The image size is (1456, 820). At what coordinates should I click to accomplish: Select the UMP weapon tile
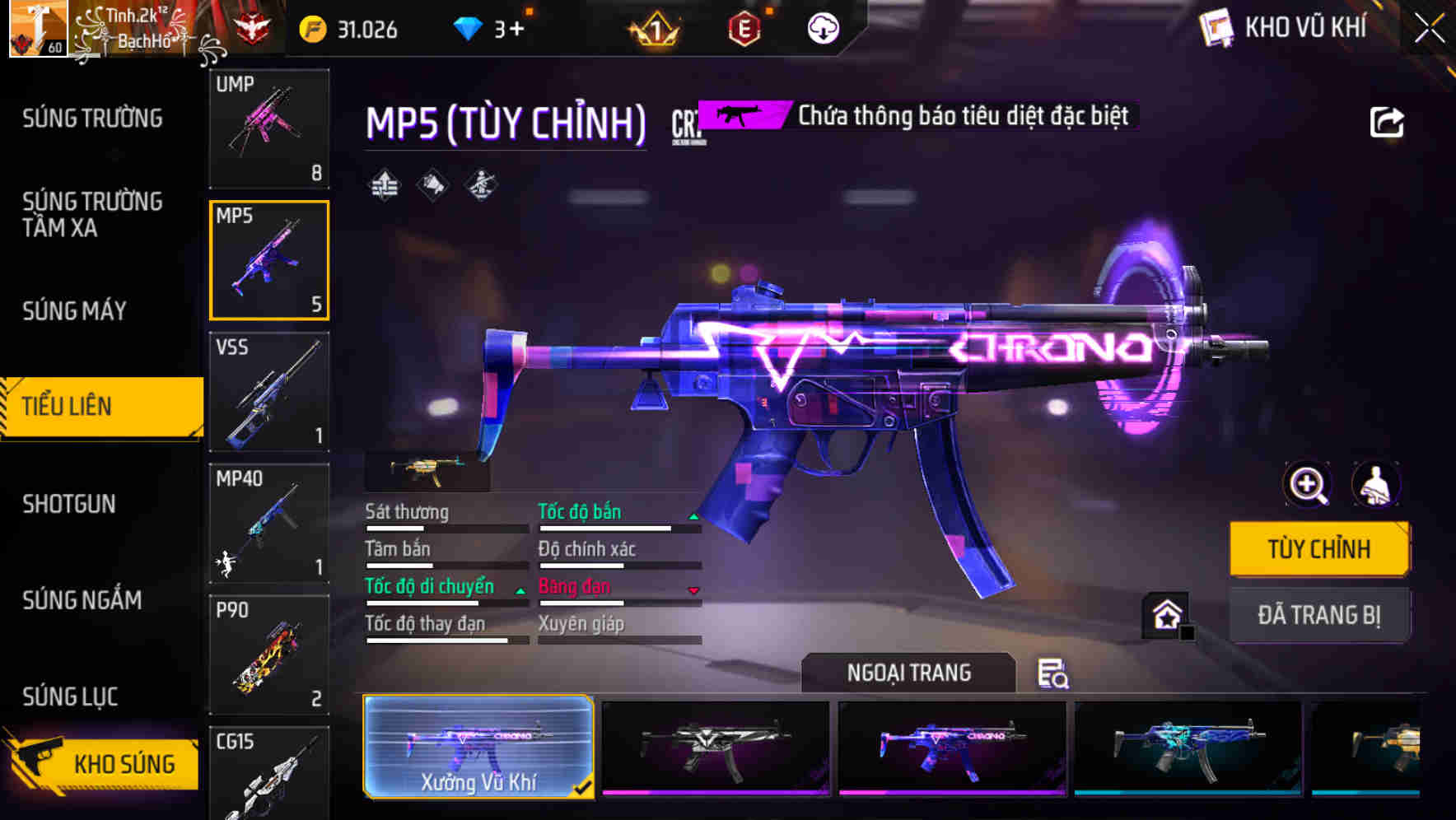tap(269, 128)
